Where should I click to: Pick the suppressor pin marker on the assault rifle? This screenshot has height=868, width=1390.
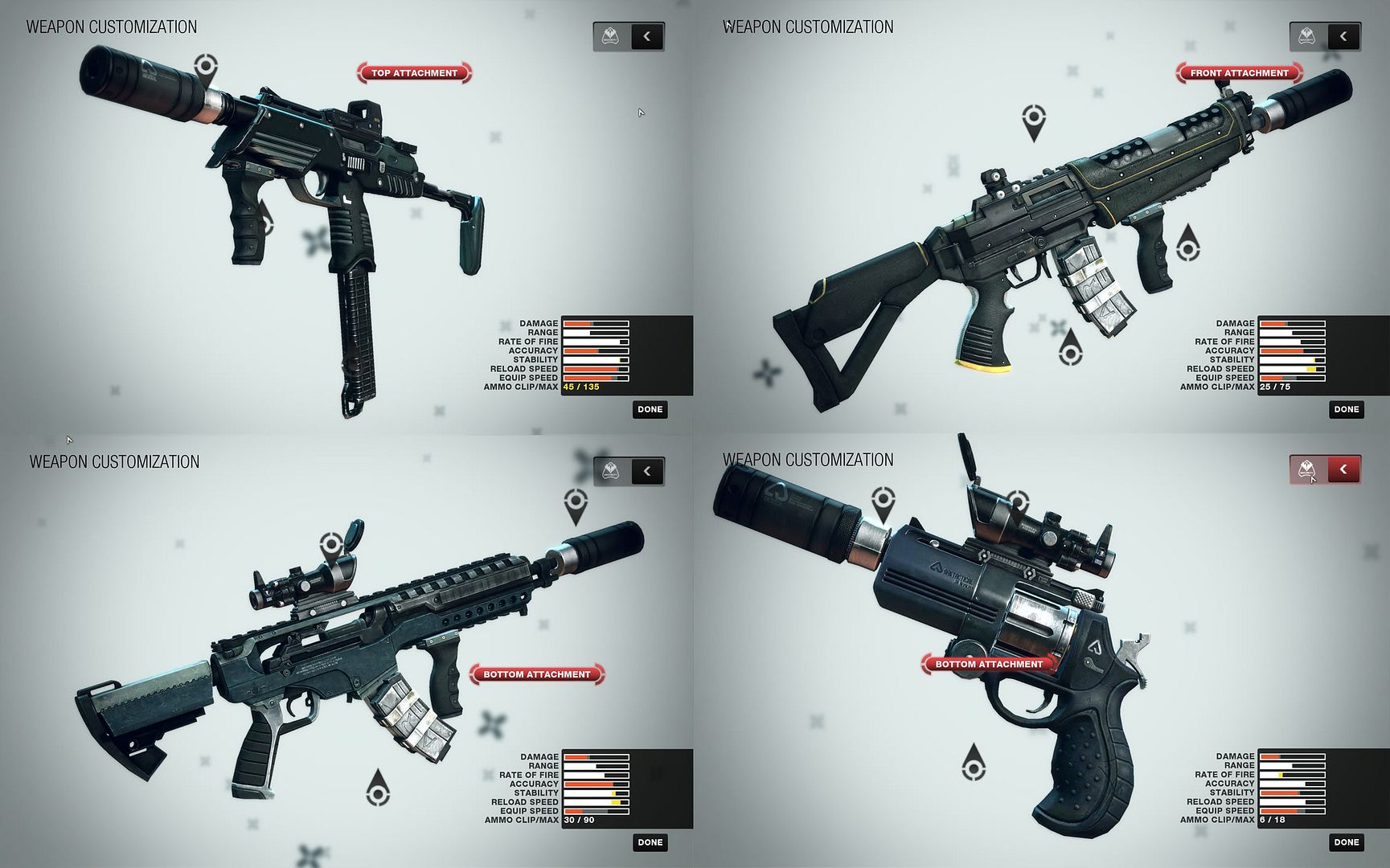pyautogui.click(x=576, y=503)
